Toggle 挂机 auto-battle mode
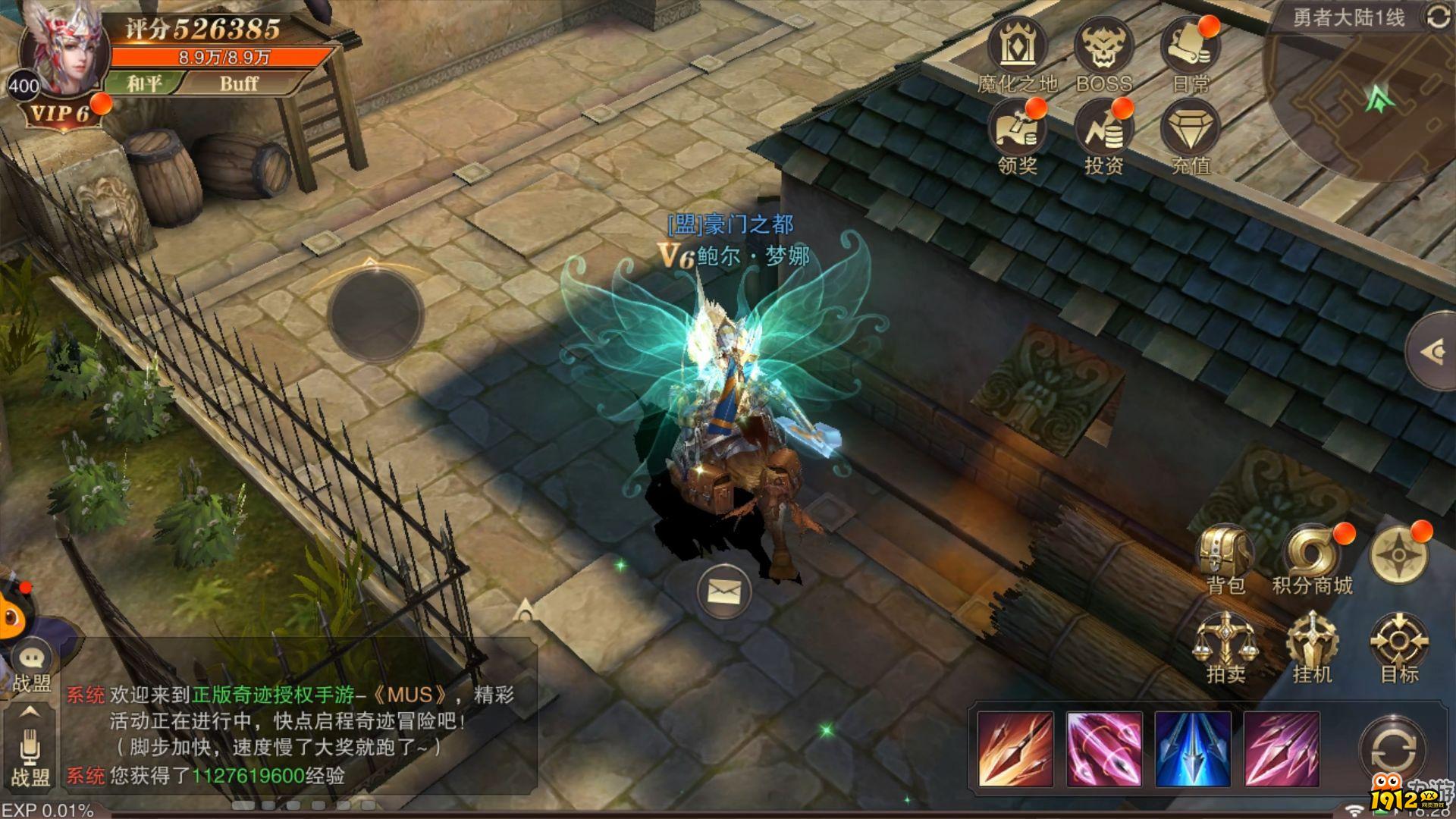This screenshot has height=819, width=1456. (1312, 643)
